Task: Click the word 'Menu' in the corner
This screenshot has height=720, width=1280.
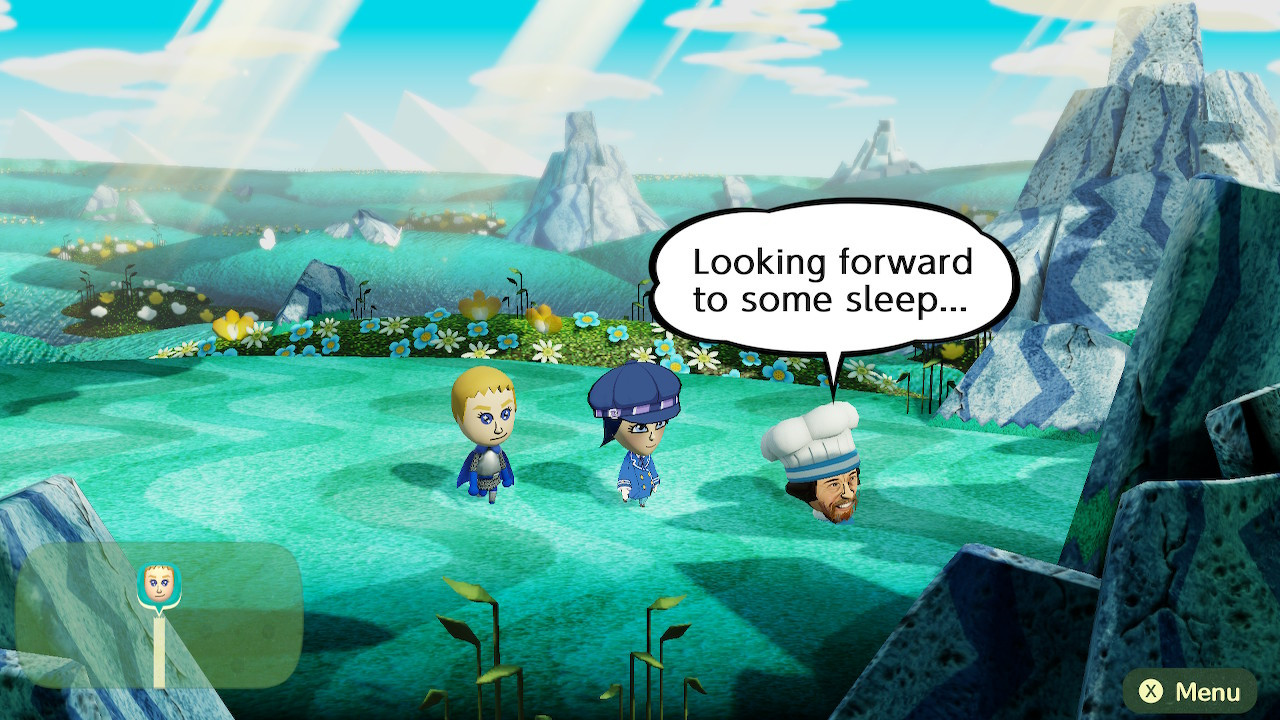Action: point(1210,690)
